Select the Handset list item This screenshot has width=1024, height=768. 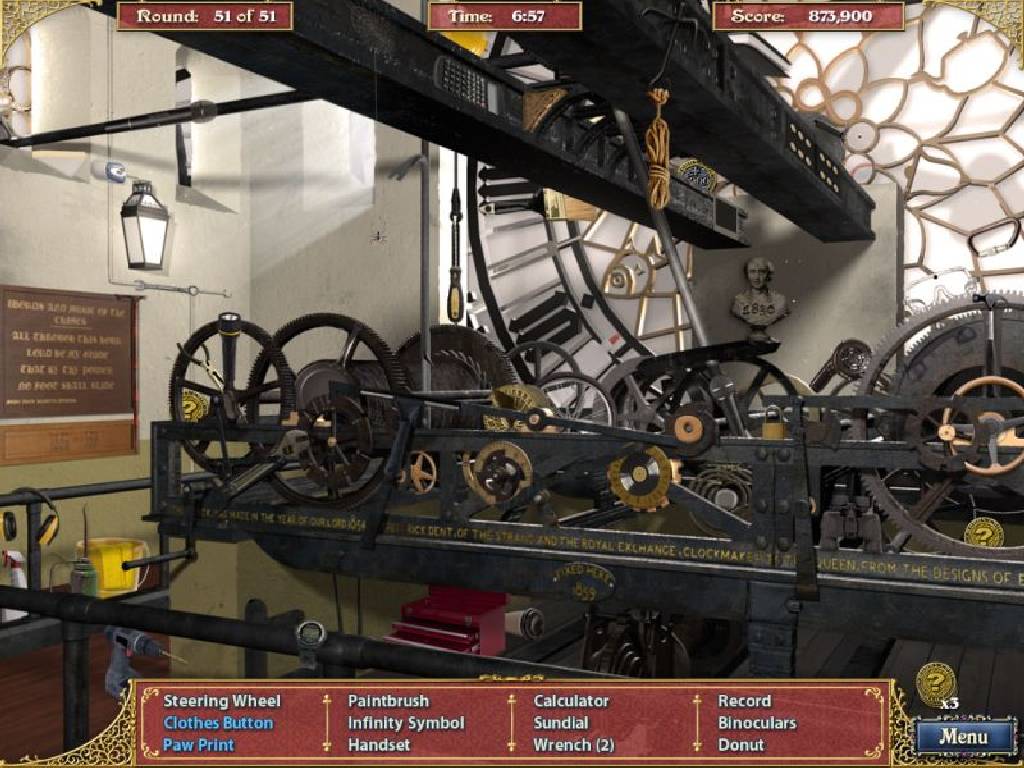tap(379, 745)
